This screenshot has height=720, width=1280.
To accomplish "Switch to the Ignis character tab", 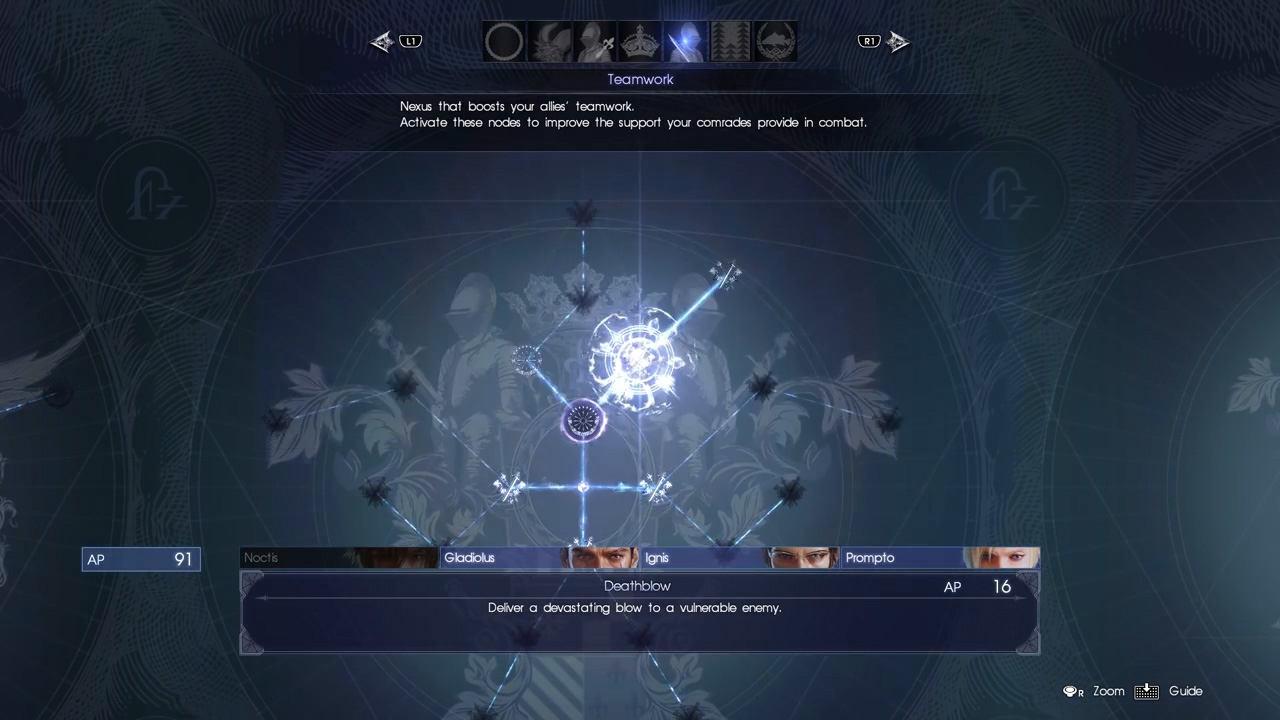I will click(739, 558).
